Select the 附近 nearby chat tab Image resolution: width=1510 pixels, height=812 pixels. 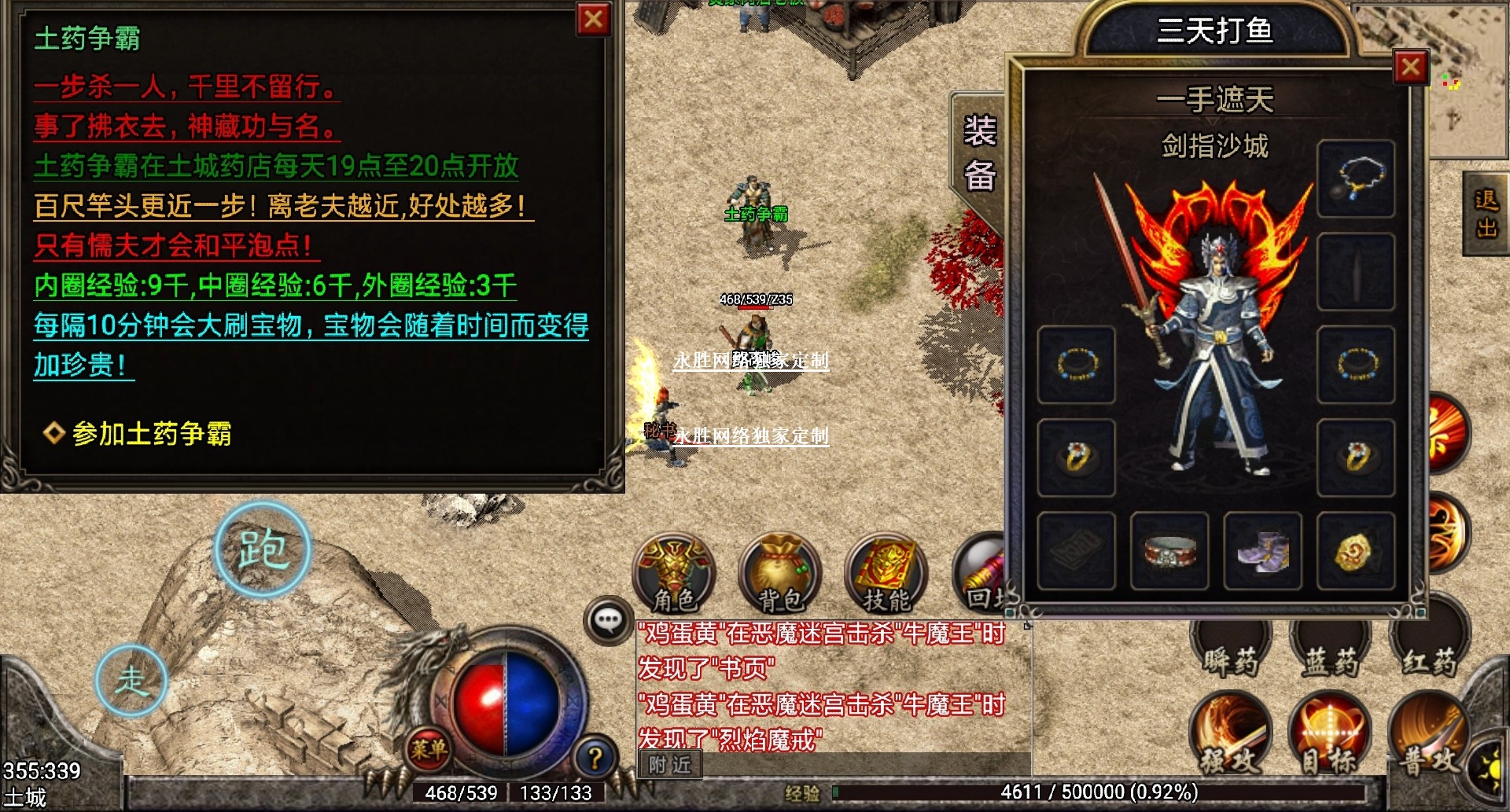point(669,764)
